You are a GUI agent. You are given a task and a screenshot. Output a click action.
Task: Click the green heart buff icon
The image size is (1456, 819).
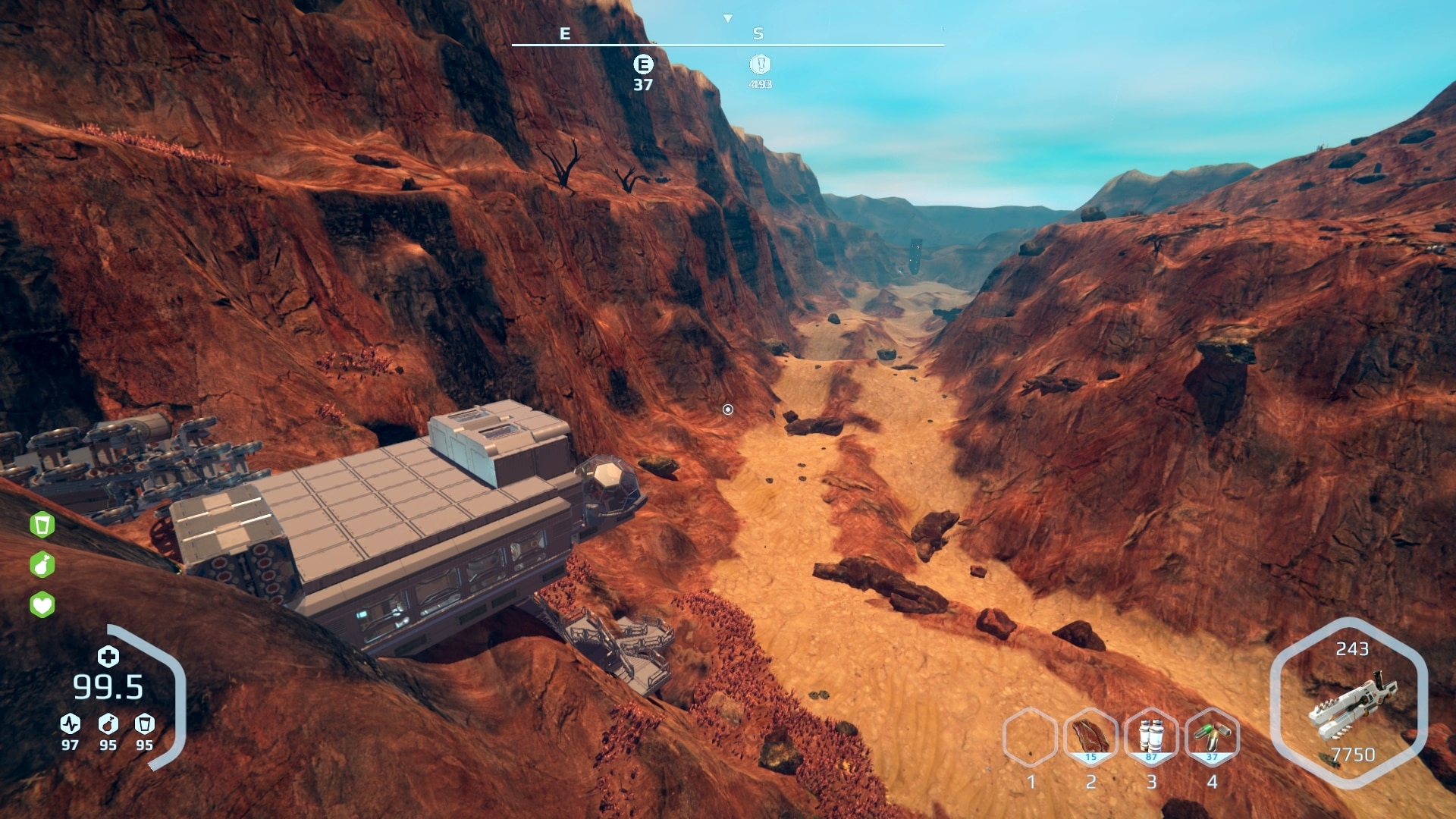42,604
